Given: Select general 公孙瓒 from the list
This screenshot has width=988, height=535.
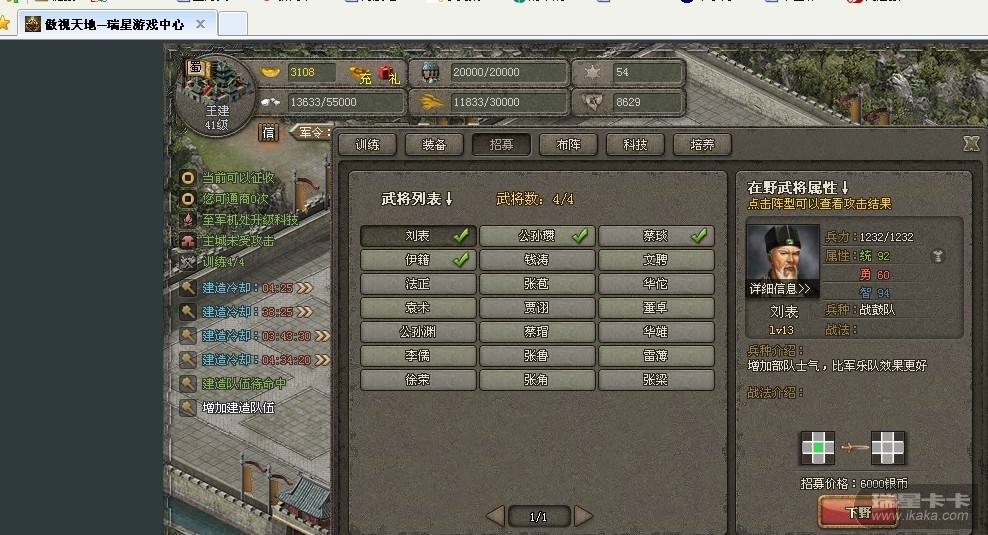Looking at the screenshot, I should (537, 236).
